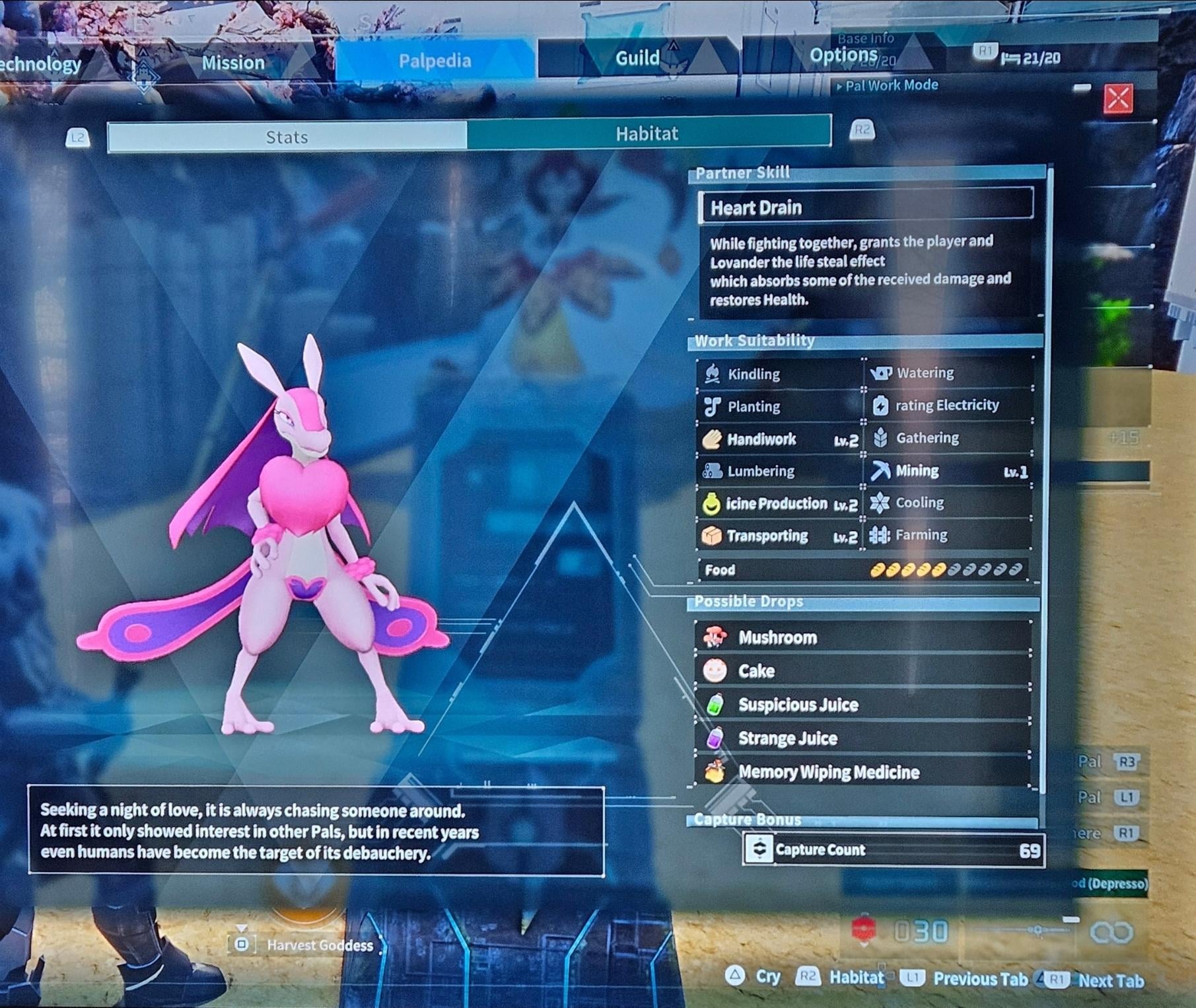Select the Heart Drain partner skill
1196x1008 pixels.
click(865, 207)
